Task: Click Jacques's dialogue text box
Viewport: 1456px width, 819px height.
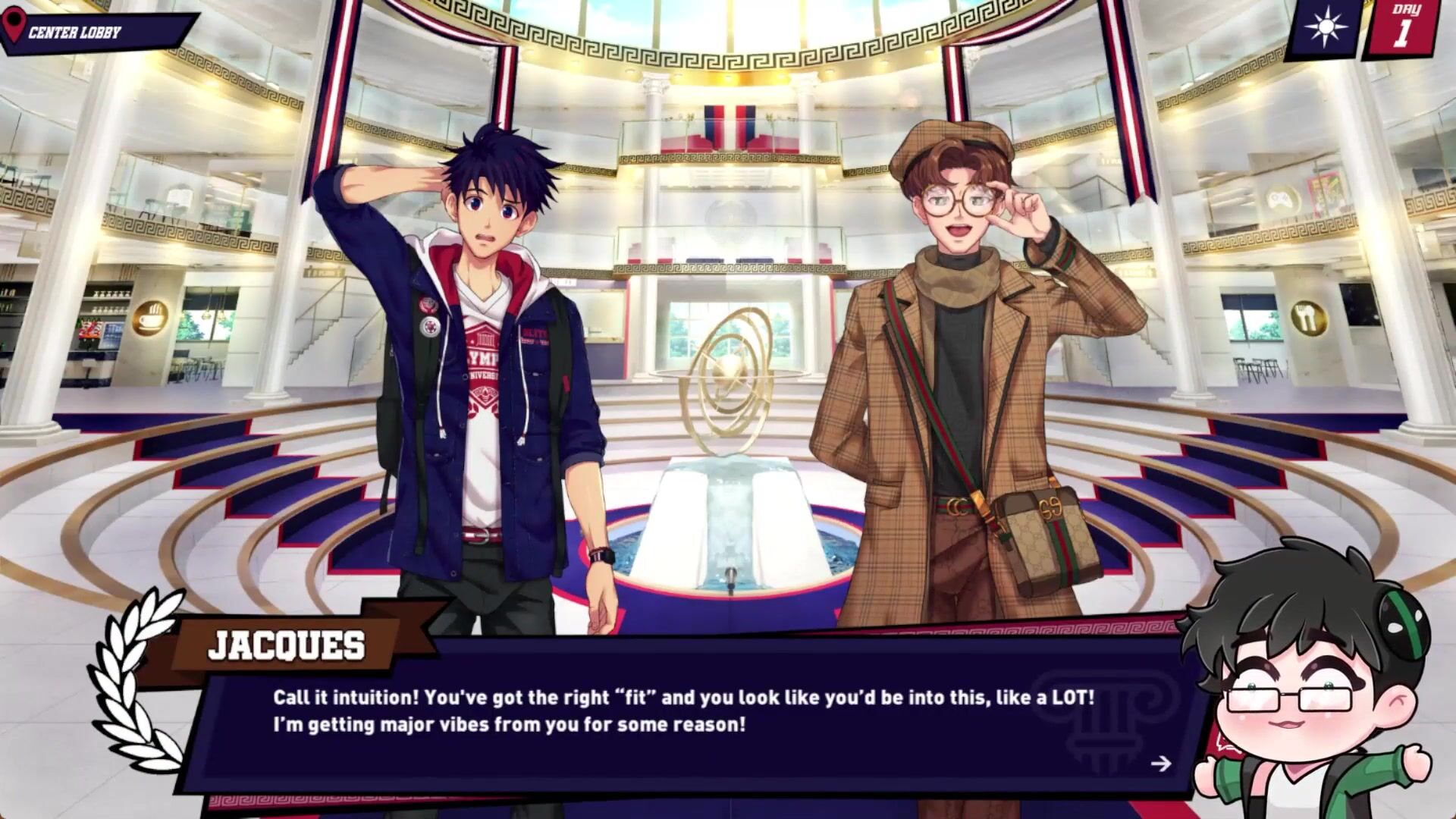Action: click(682, 711)
